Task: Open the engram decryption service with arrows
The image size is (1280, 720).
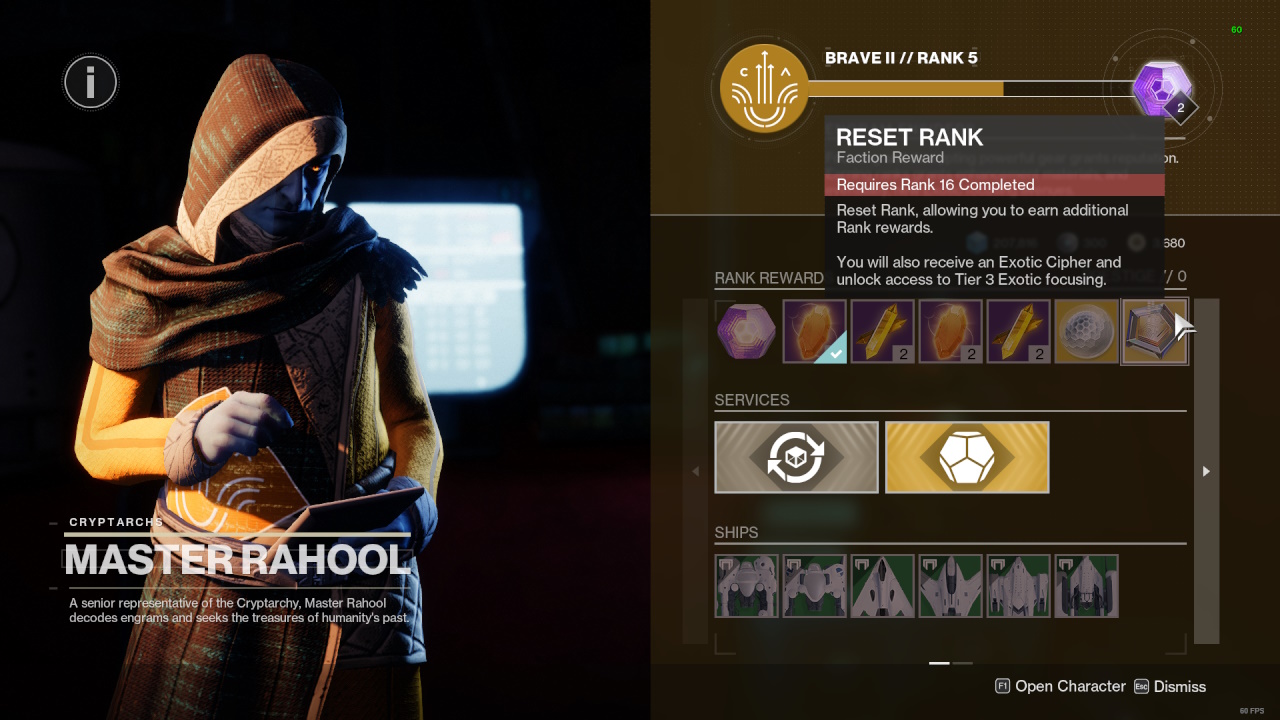Action: [796, 457]
